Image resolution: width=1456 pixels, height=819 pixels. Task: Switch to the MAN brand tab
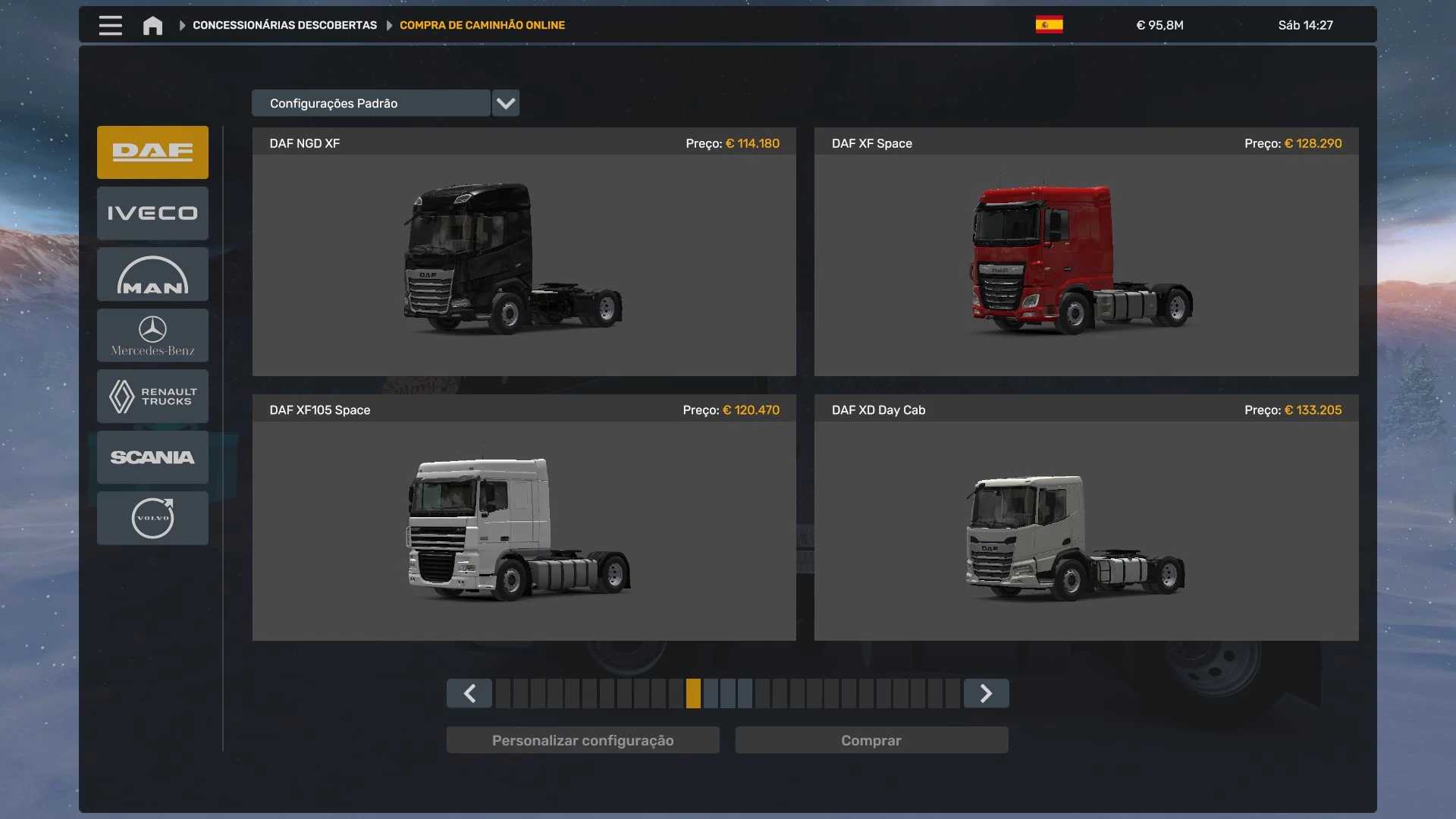[152, 275]
